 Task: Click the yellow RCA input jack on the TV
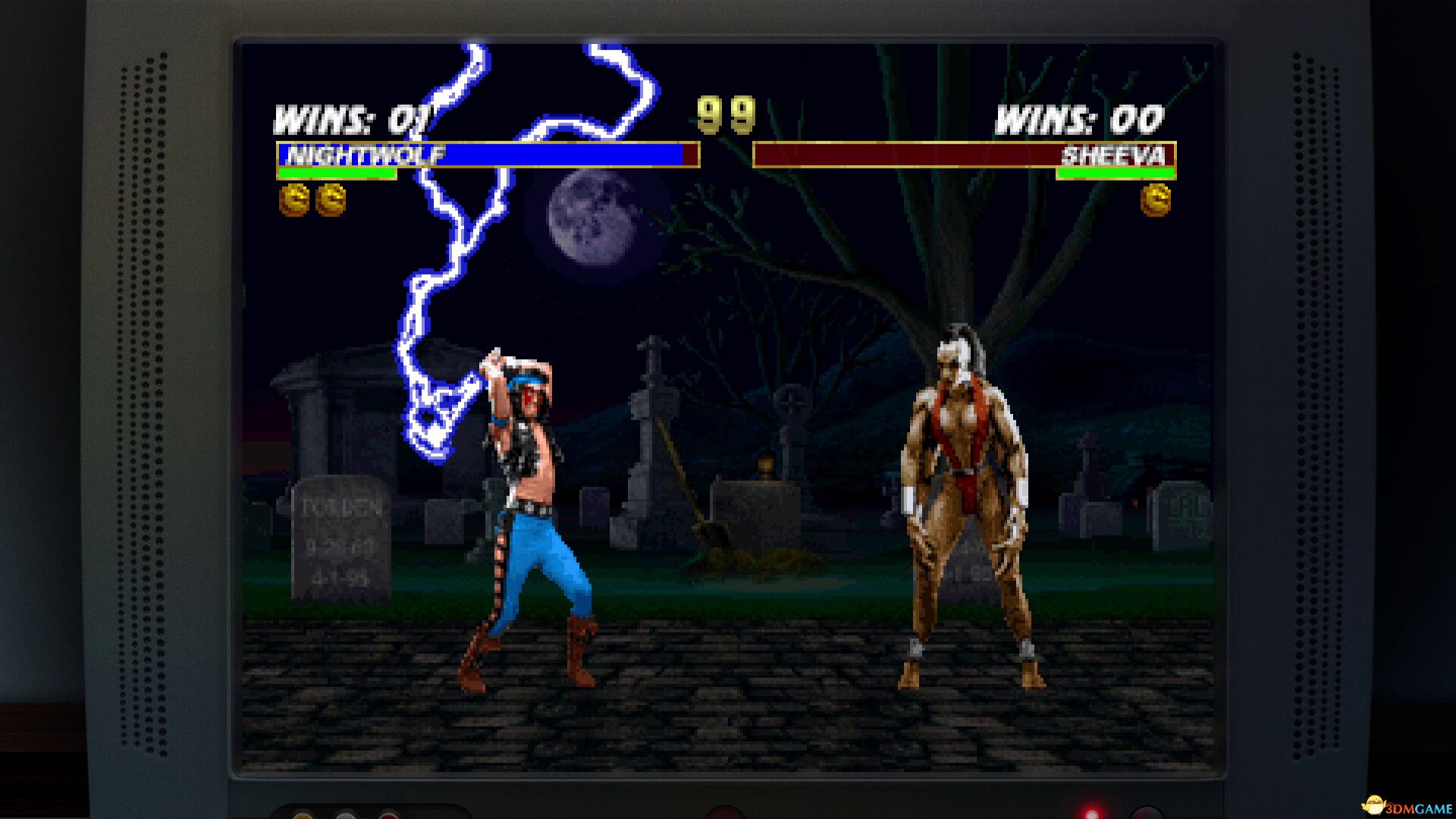pyautogui.click(x=302, y=817)
